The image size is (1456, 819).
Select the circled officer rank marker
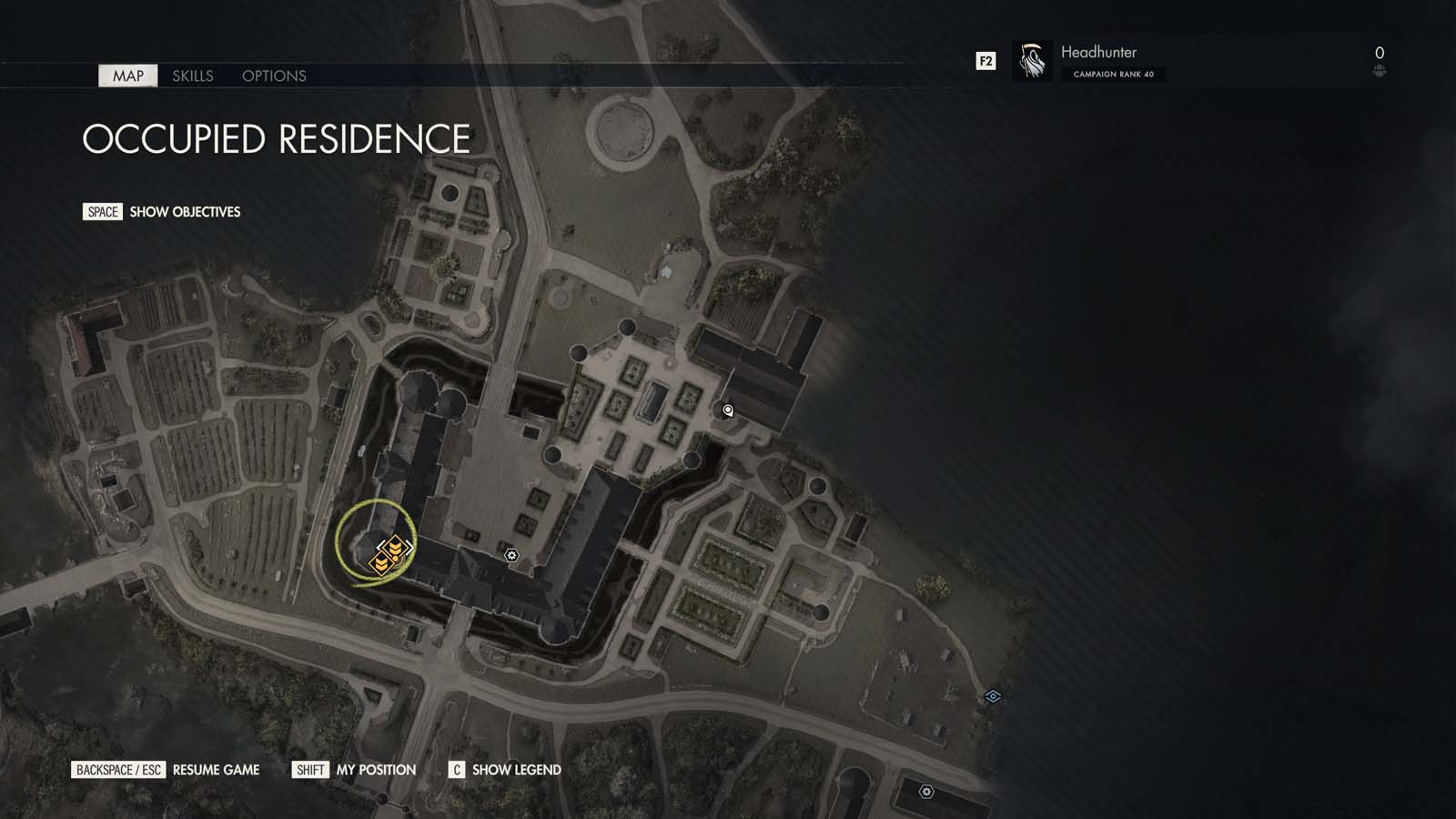[x=393, y=545]
